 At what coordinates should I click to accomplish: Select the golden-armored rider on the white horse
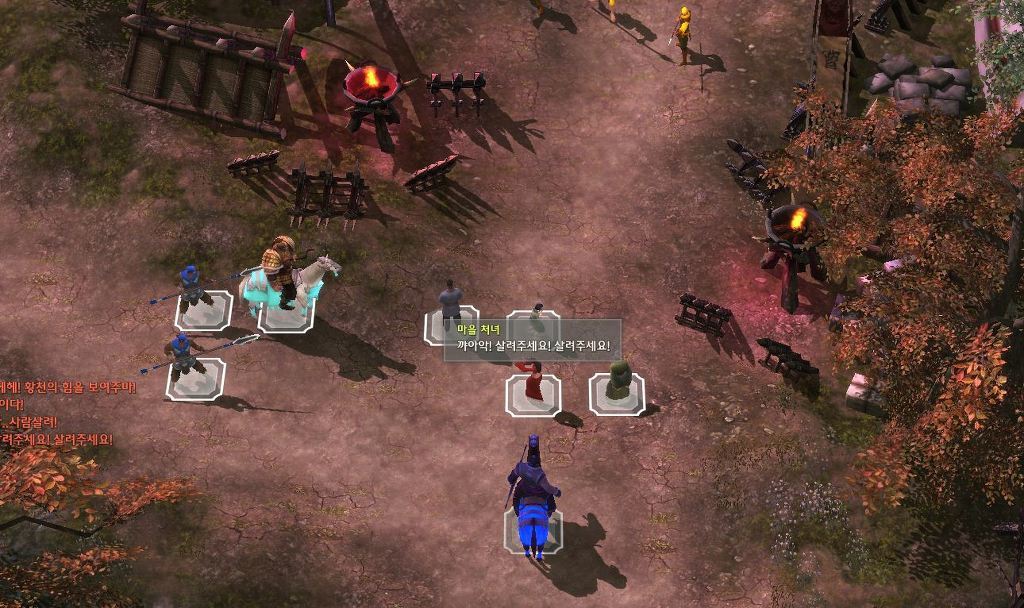(x=286, y=276)
